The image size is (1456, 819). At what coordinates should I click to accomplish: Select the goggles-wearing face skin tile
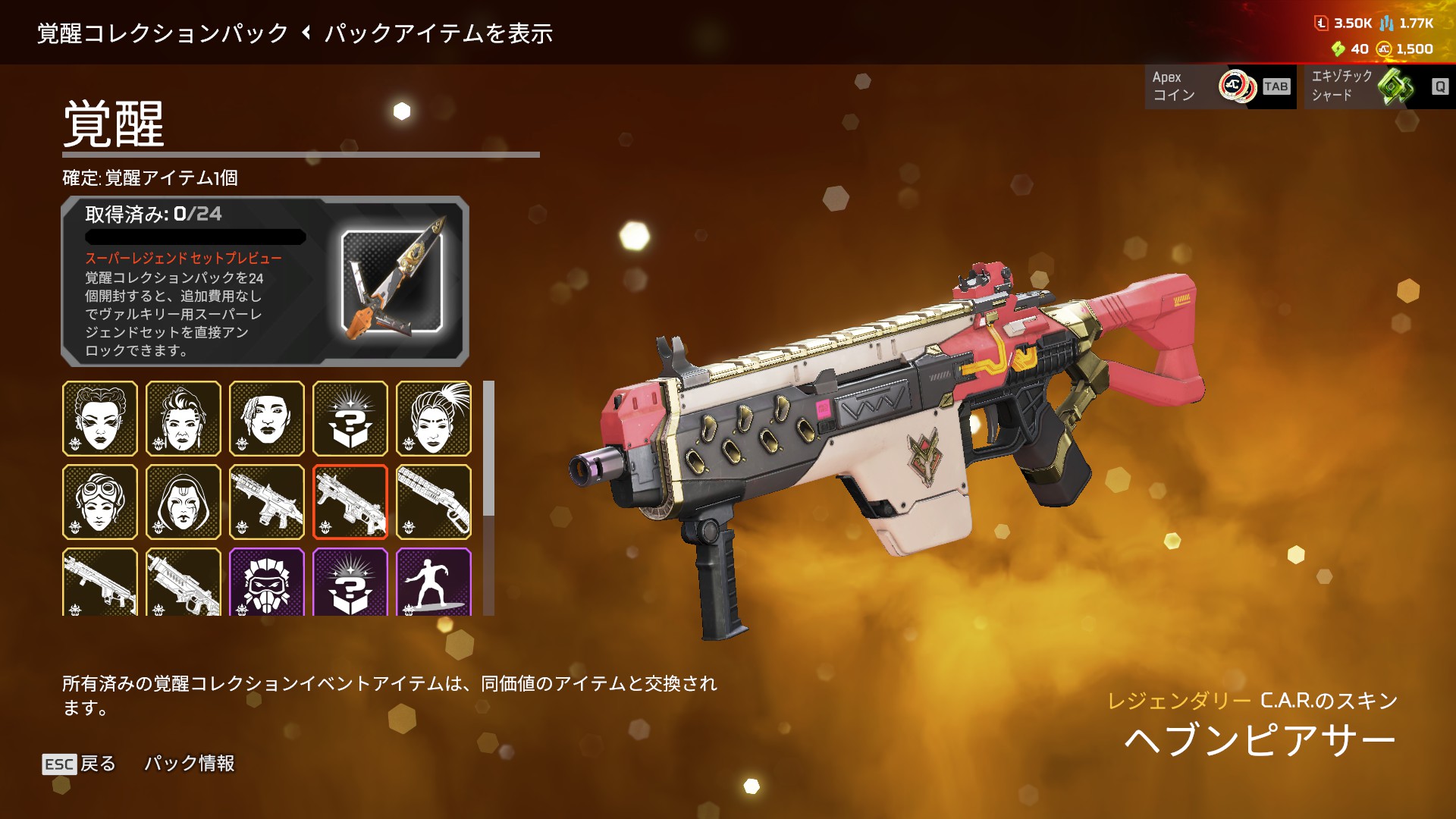[100, 502]
